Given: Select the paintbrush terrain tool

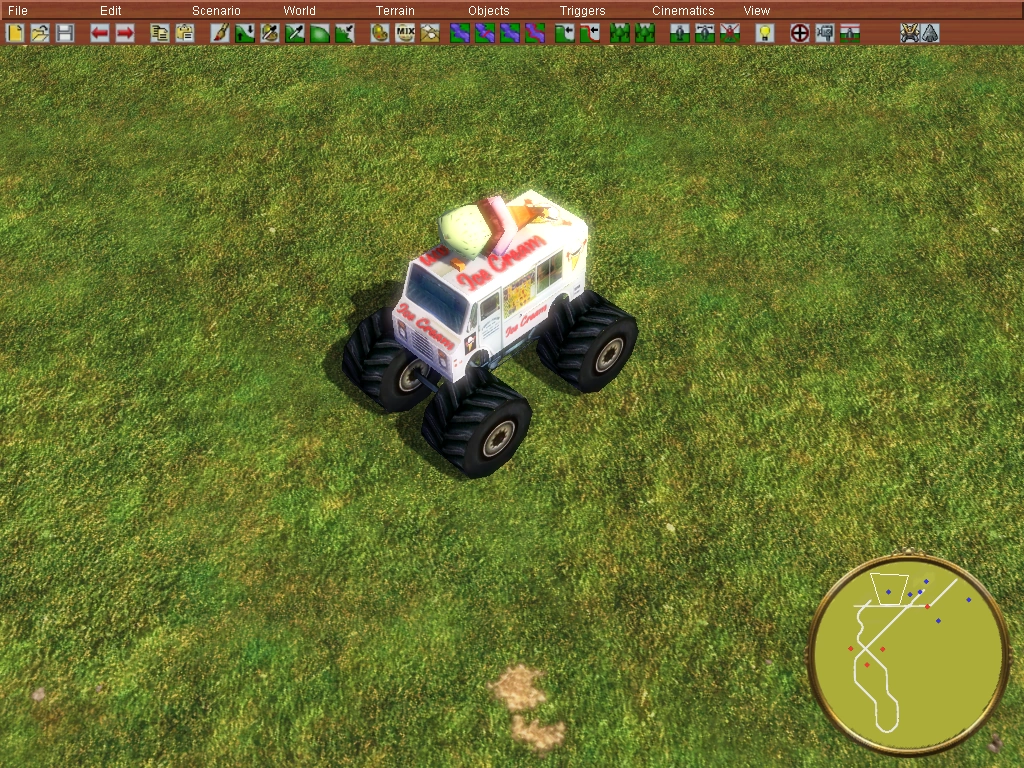Looking at the screenshot, I should pyautogui.click(x=220, y=33).
